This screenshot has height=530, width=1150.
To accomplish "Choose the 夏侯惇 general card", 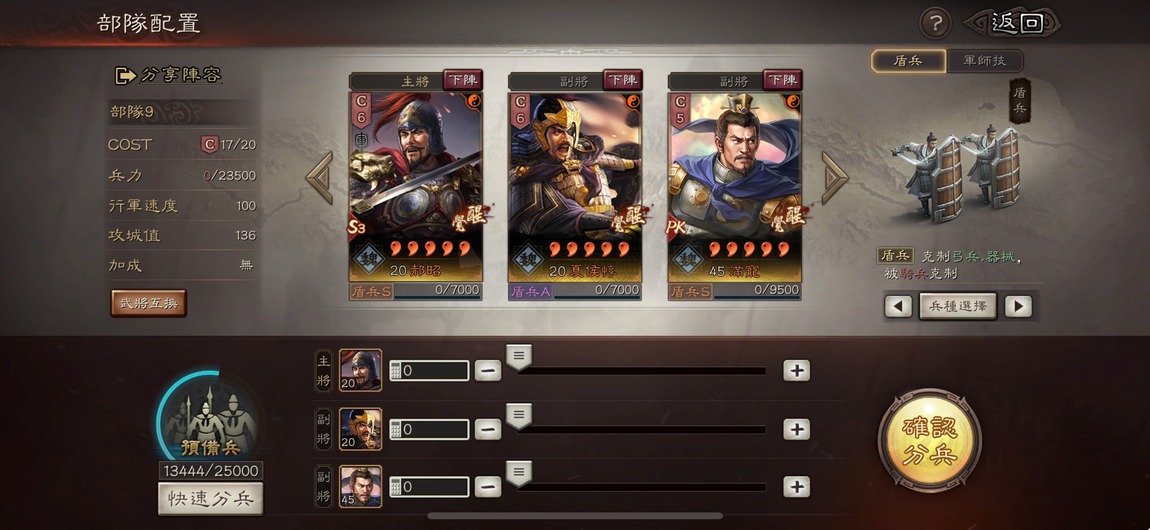I will [x=574, y=185].
